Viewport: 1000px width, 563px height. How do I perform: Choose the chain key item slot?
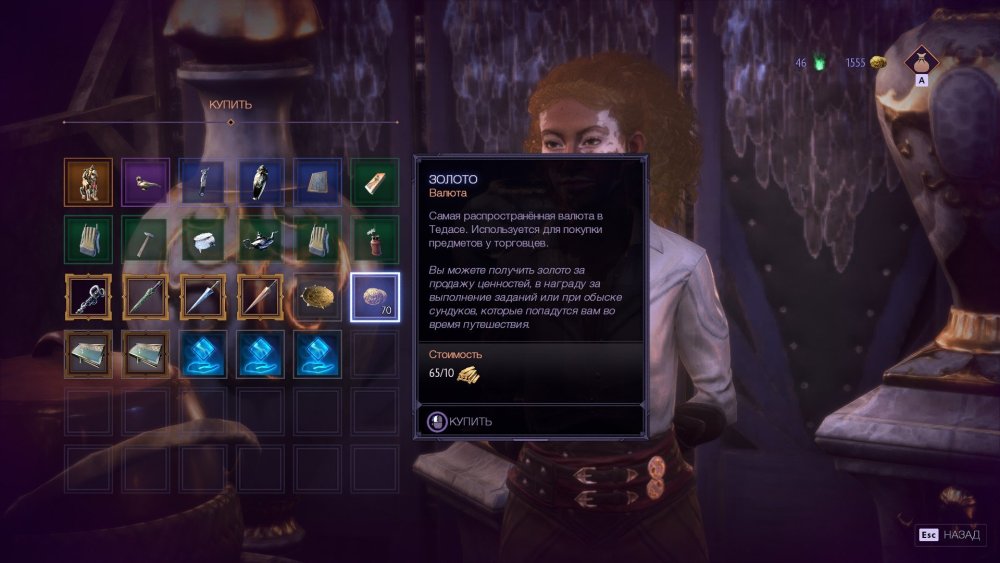88,297
